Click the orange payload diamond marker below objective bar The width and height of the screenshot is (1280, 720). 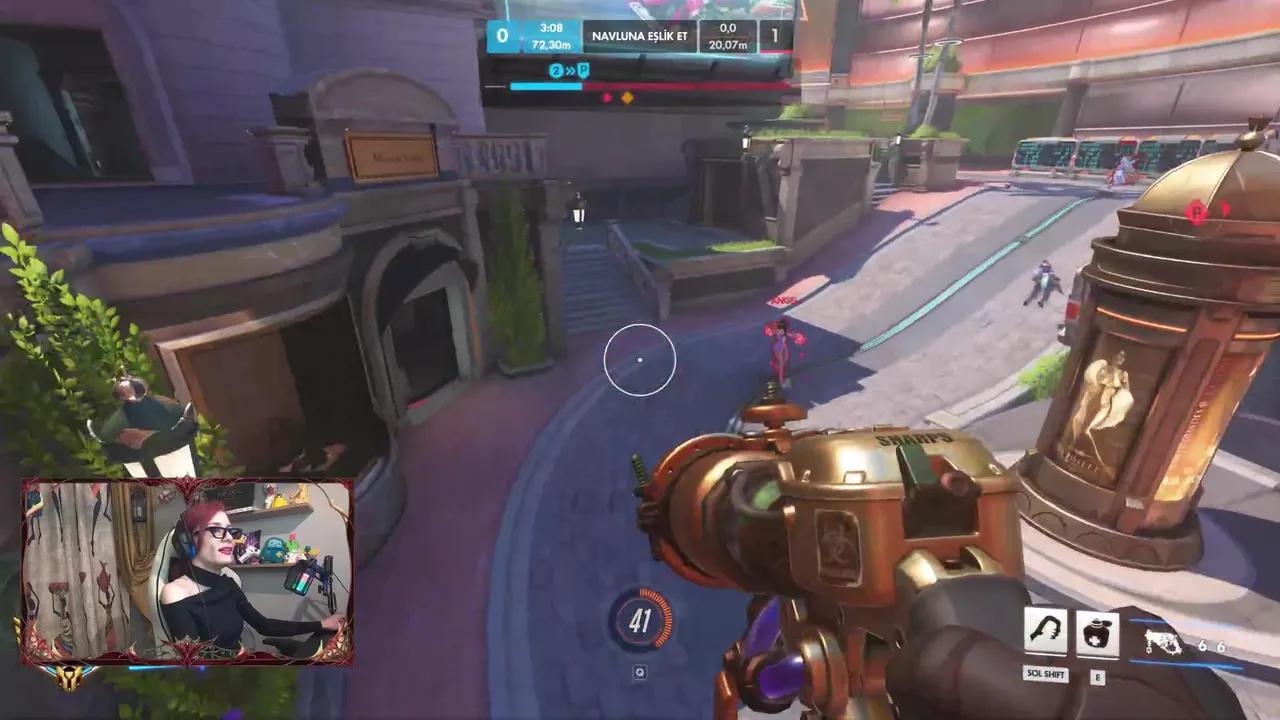click(x=627, y=96)
